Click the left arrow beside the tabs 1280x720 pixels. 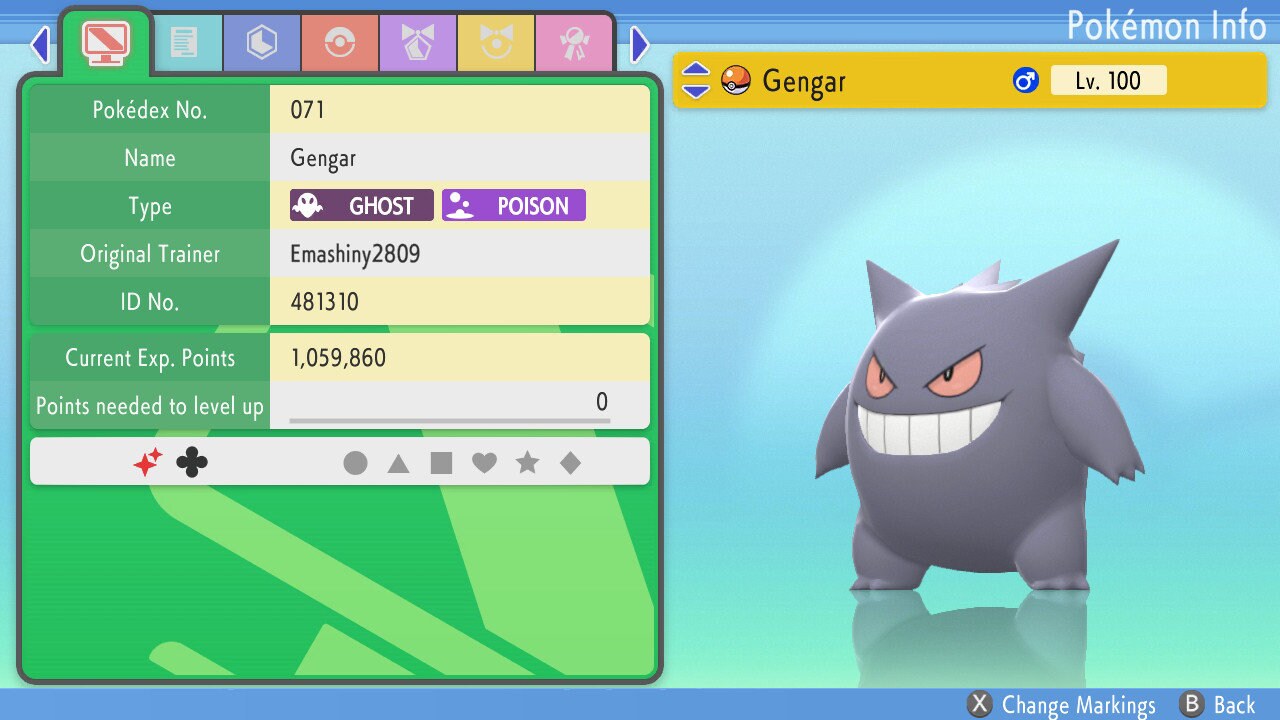coord(40,44)
